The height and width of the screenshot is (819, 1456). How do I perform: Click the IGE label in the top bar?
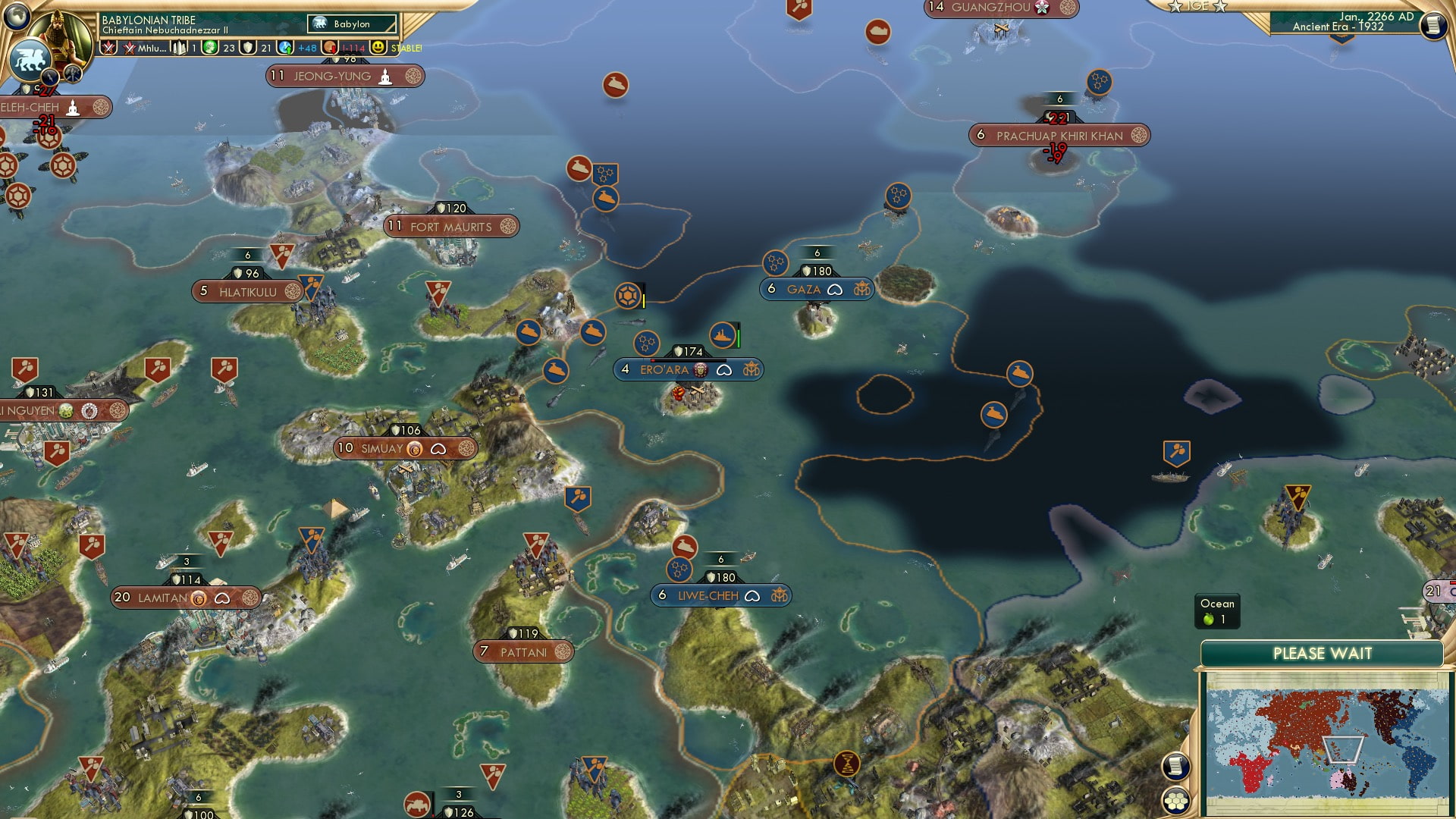tap(1197, 8)
